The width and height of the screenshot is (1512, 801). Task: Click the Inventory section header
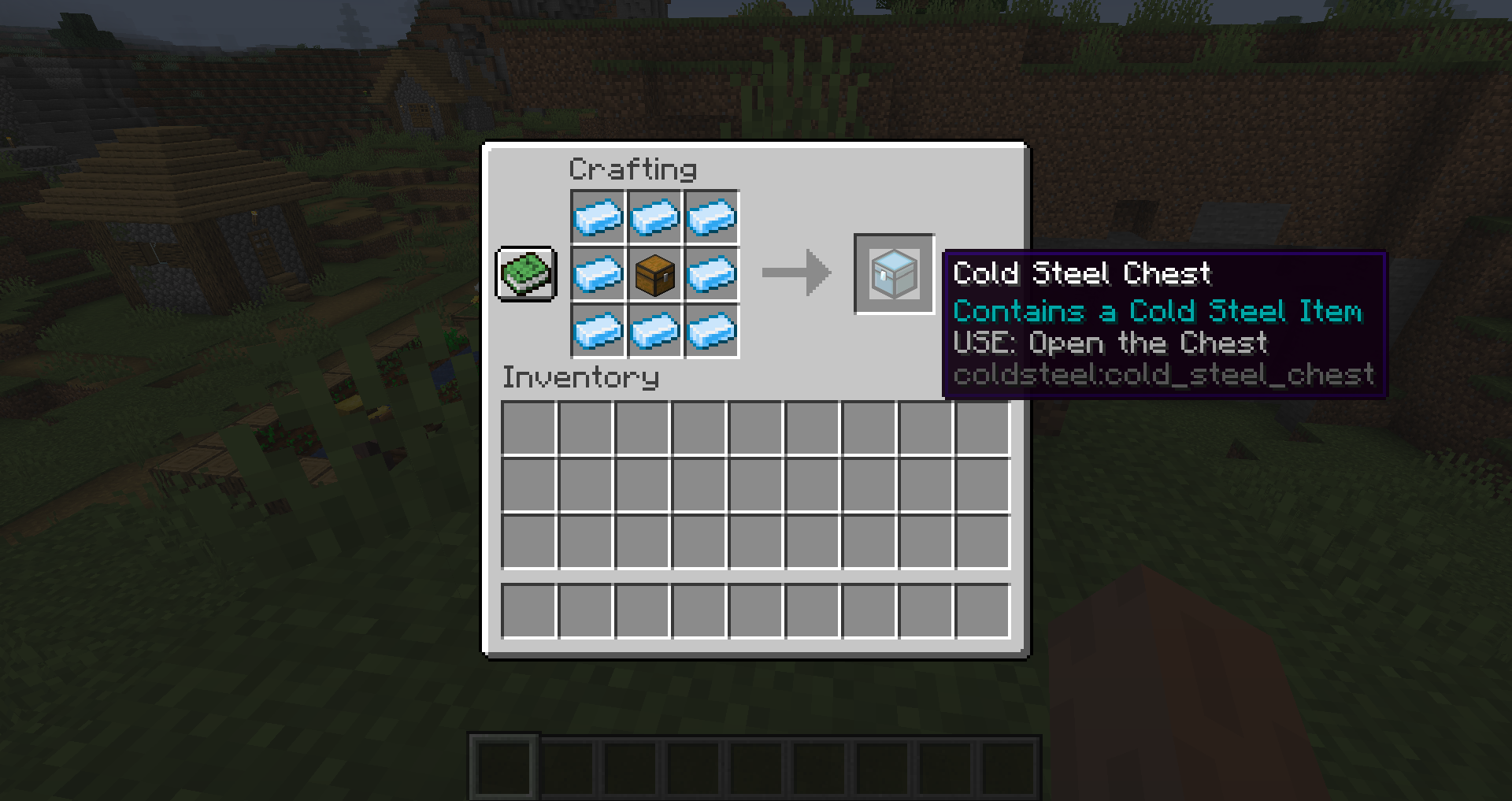(580, 378)
